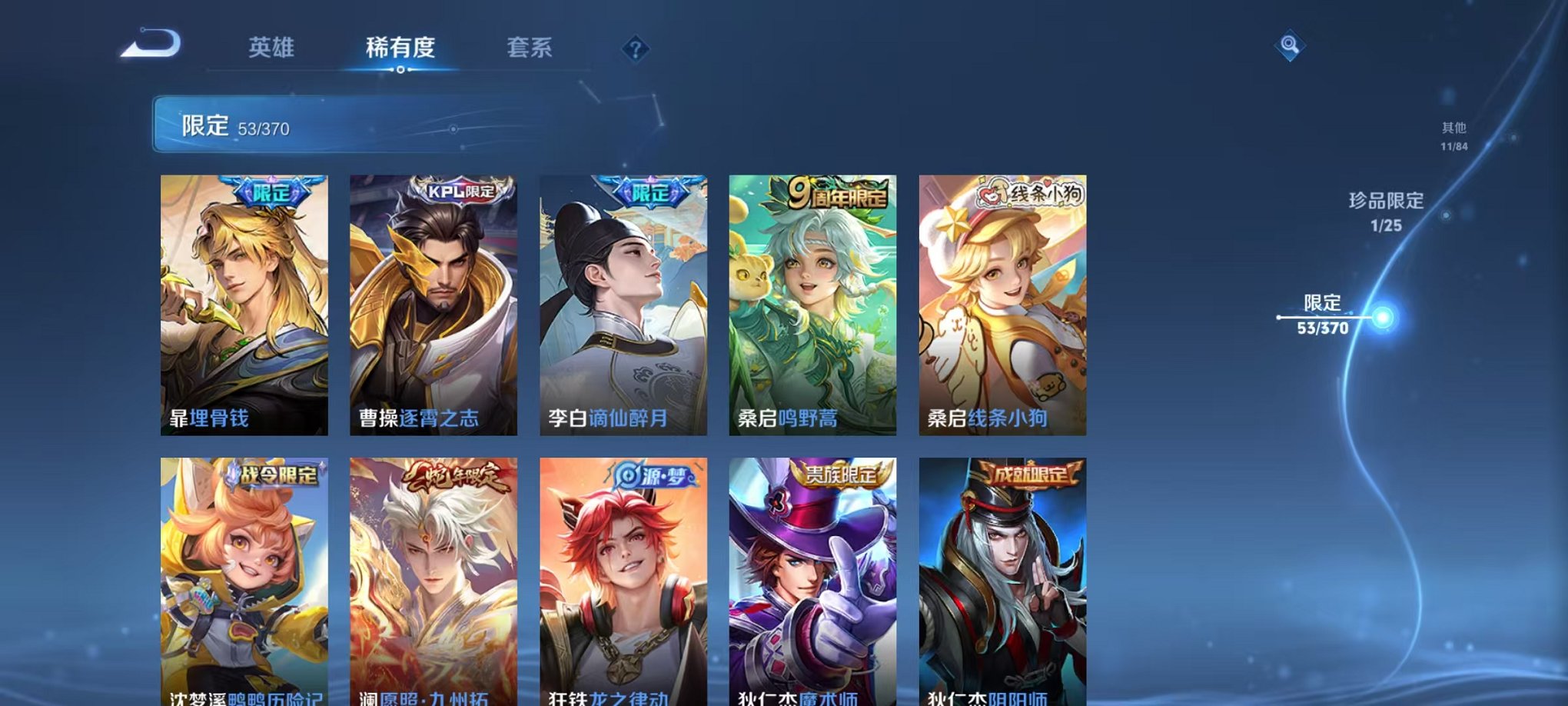The height and width of the screenshot is (706, 1568).
Task: Jump to the 其他 11/84 section
Action: (x=1456, y=137)
